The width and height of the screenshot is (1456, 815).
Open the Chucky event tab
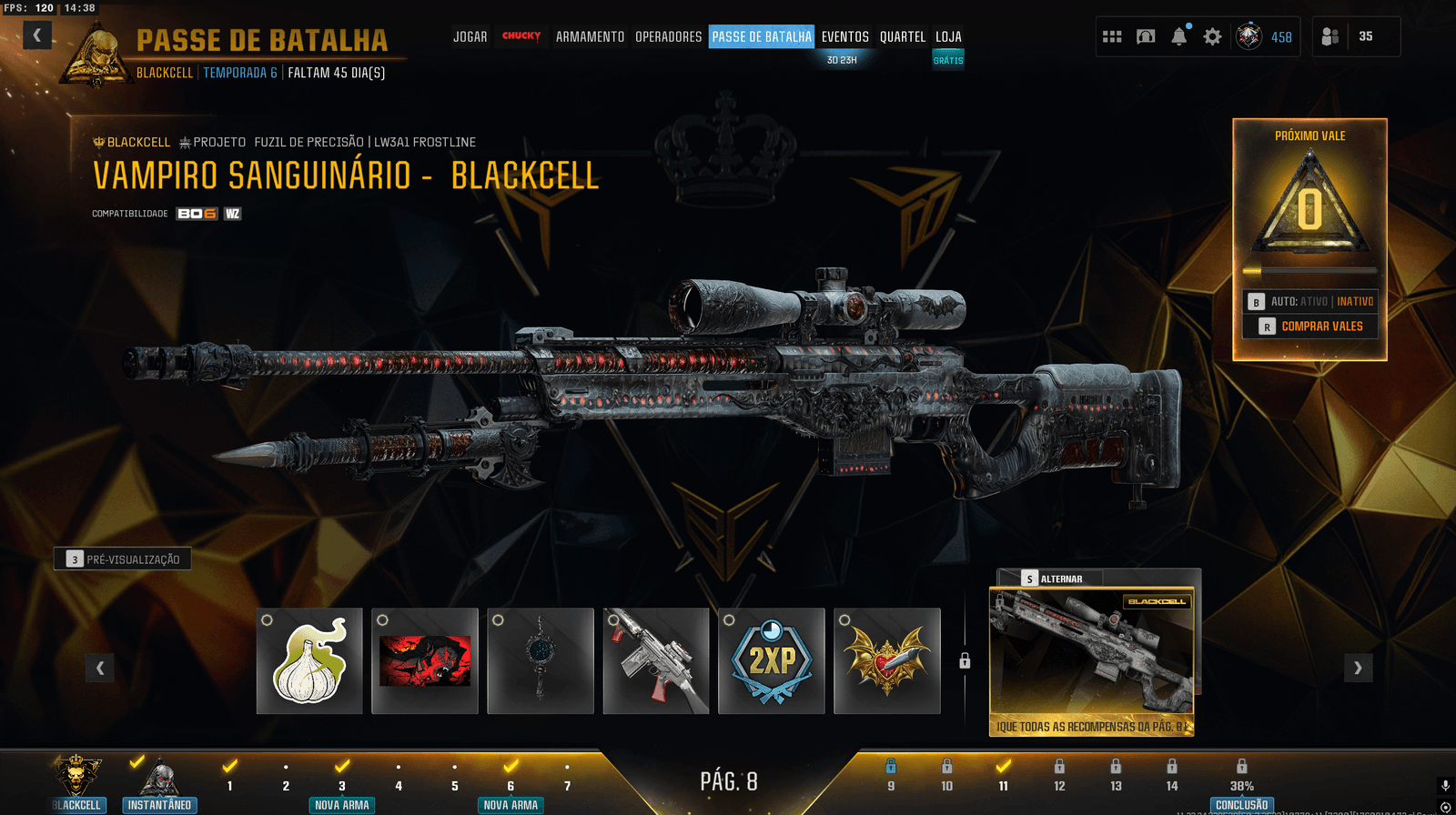[521, 36]
